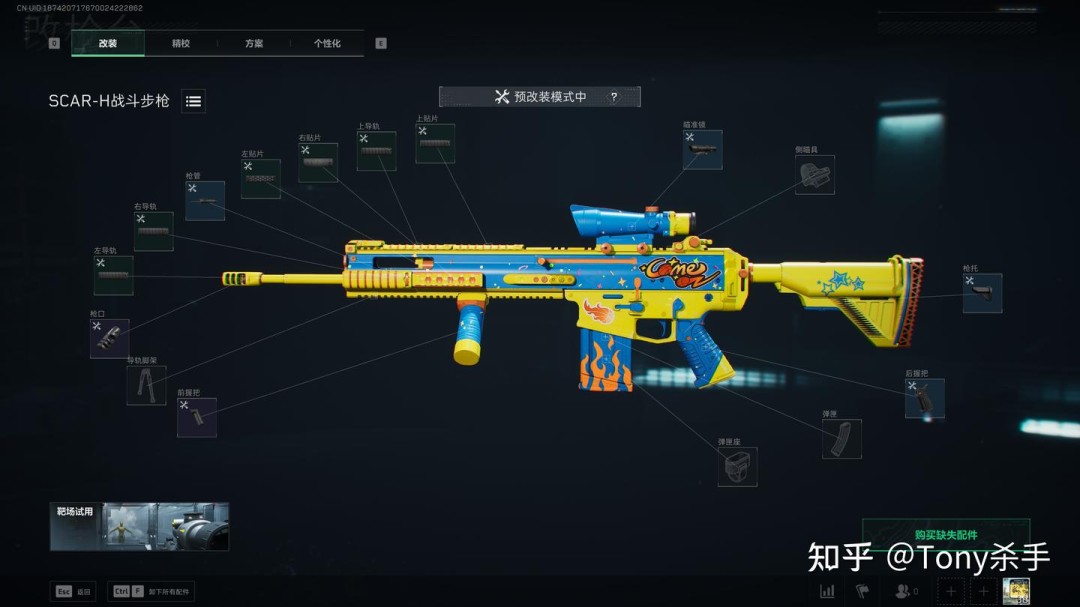
Task: Select the 个性化 tab
Action: tap(327, 43)
